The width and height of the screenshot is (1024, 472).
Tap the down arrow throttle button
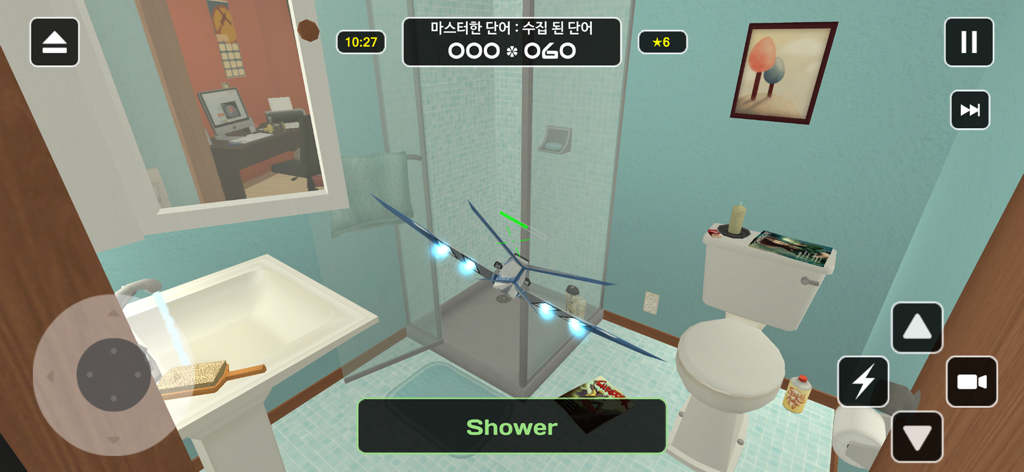917,436
